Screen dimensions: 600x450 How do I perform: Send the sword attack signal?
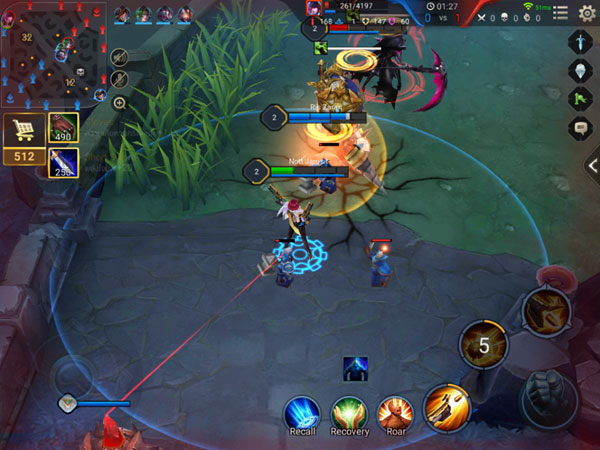(x=580, y=42)
